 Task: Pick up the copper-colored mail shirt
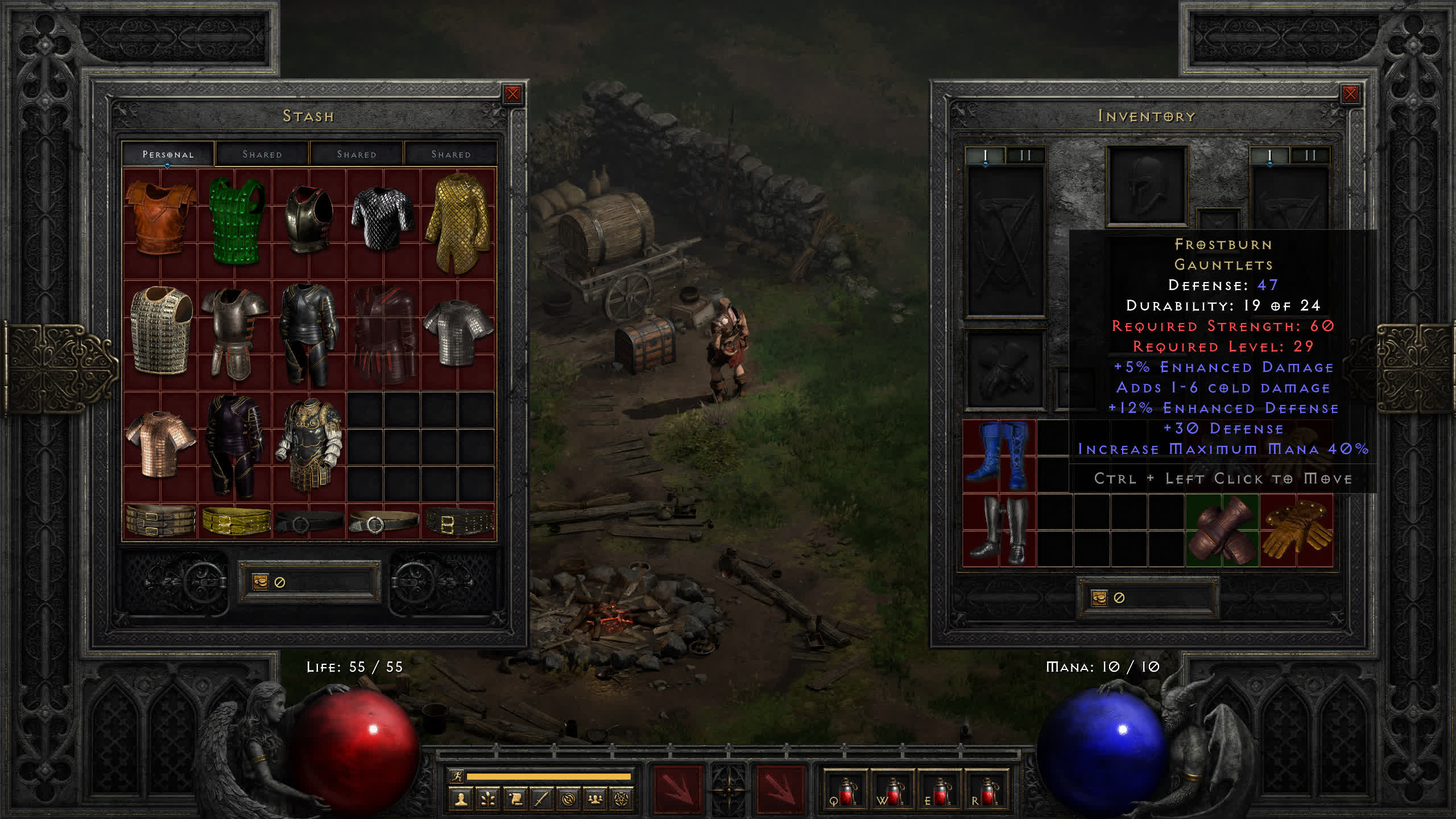pyautogui.click(x=160, y=444)
